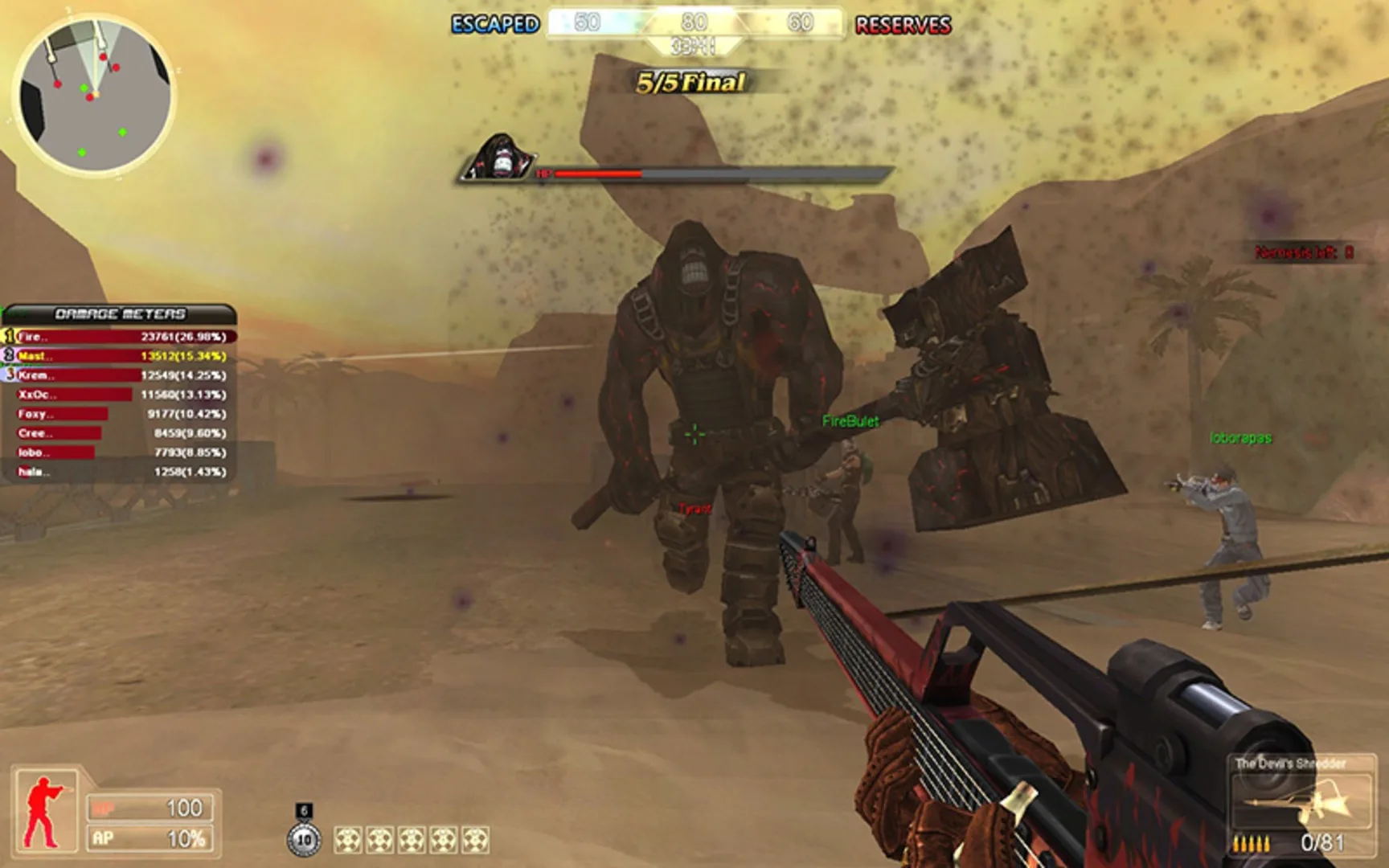Toggle the Damage Meters panel header
Screen dimensions: 1389x868
[119, 313]
